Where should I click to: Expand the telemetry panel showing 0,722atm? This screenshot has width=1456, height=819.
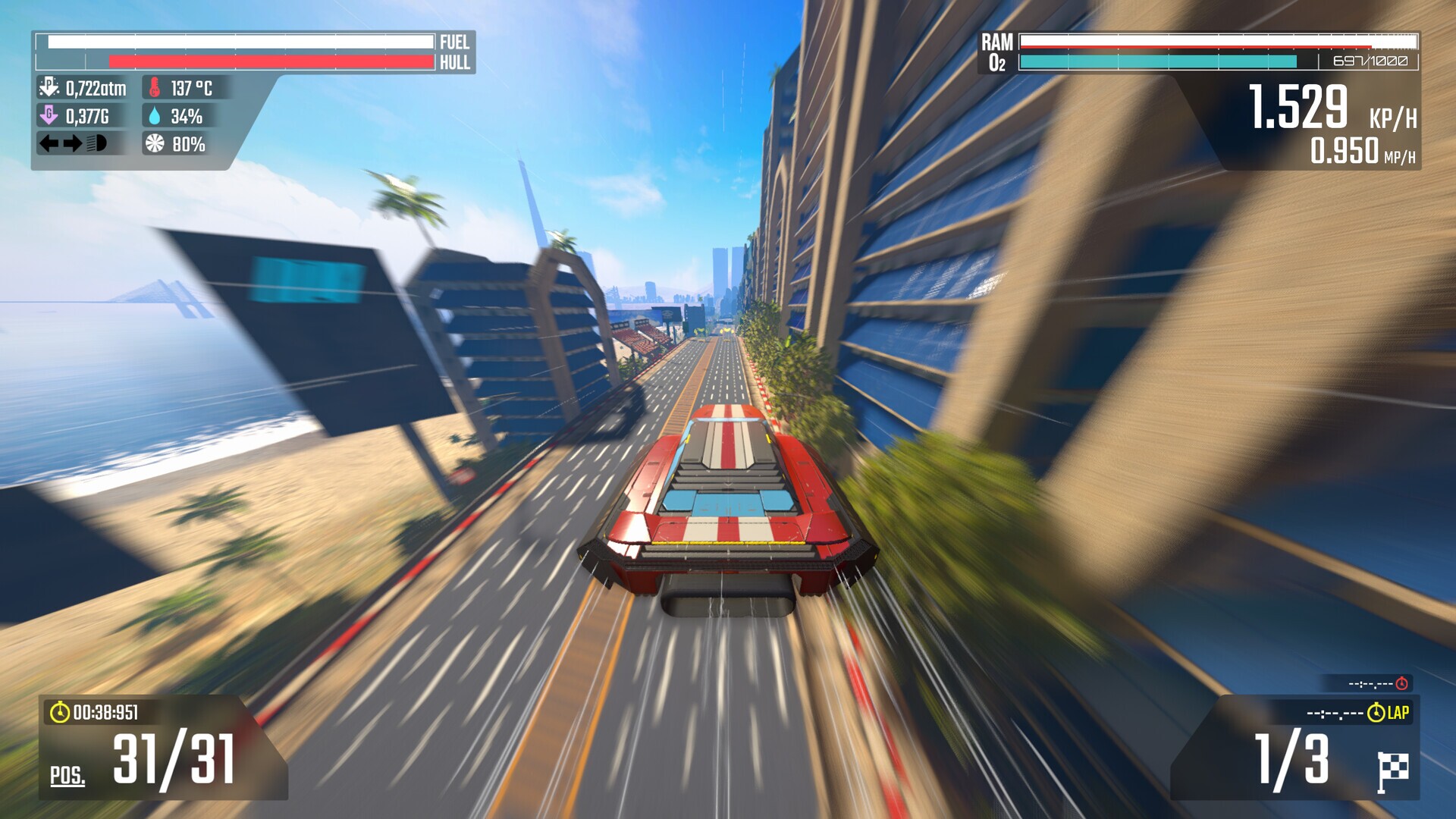pos(83,87)
